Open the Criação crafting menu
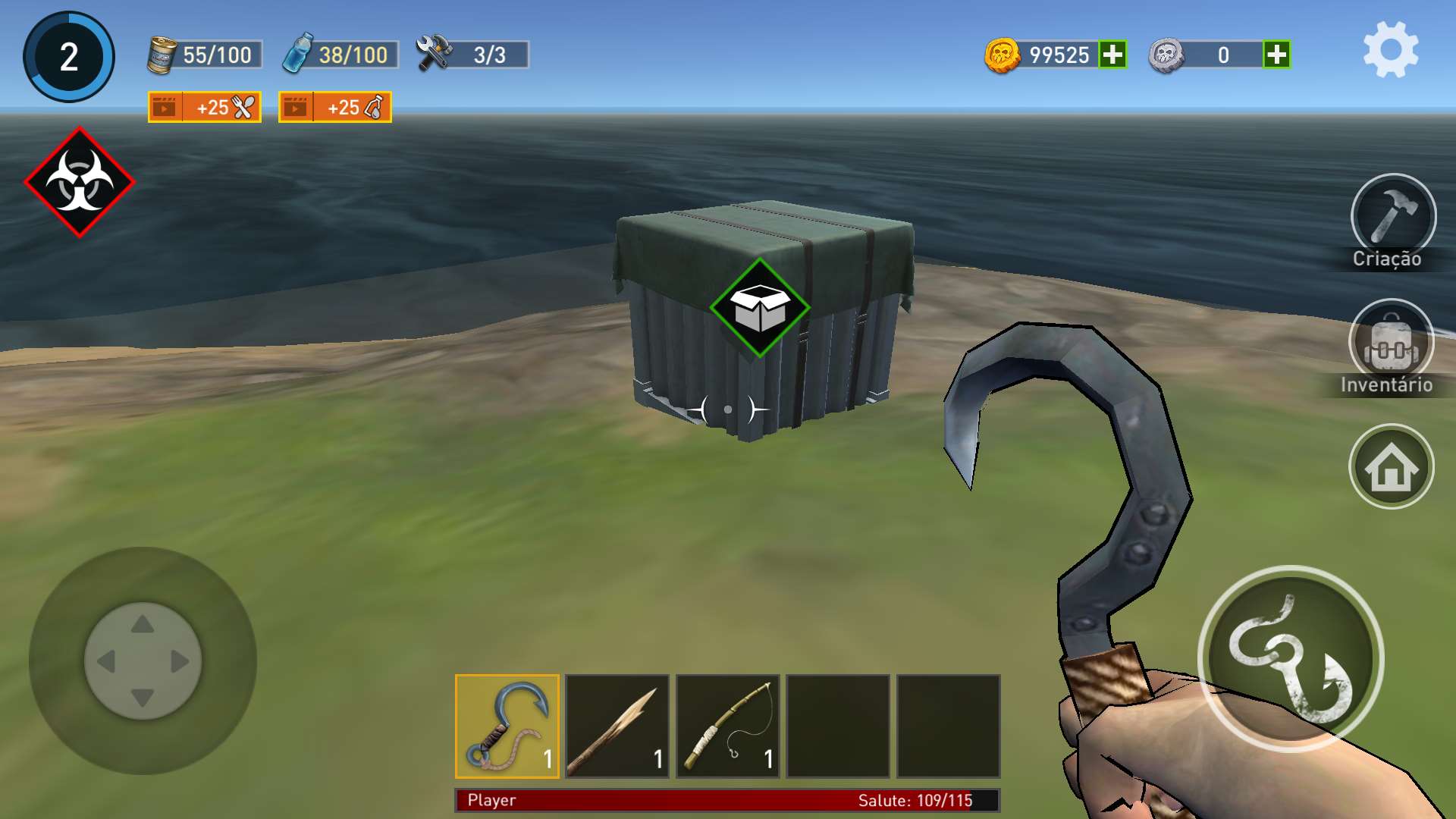 click(1392, 217)
